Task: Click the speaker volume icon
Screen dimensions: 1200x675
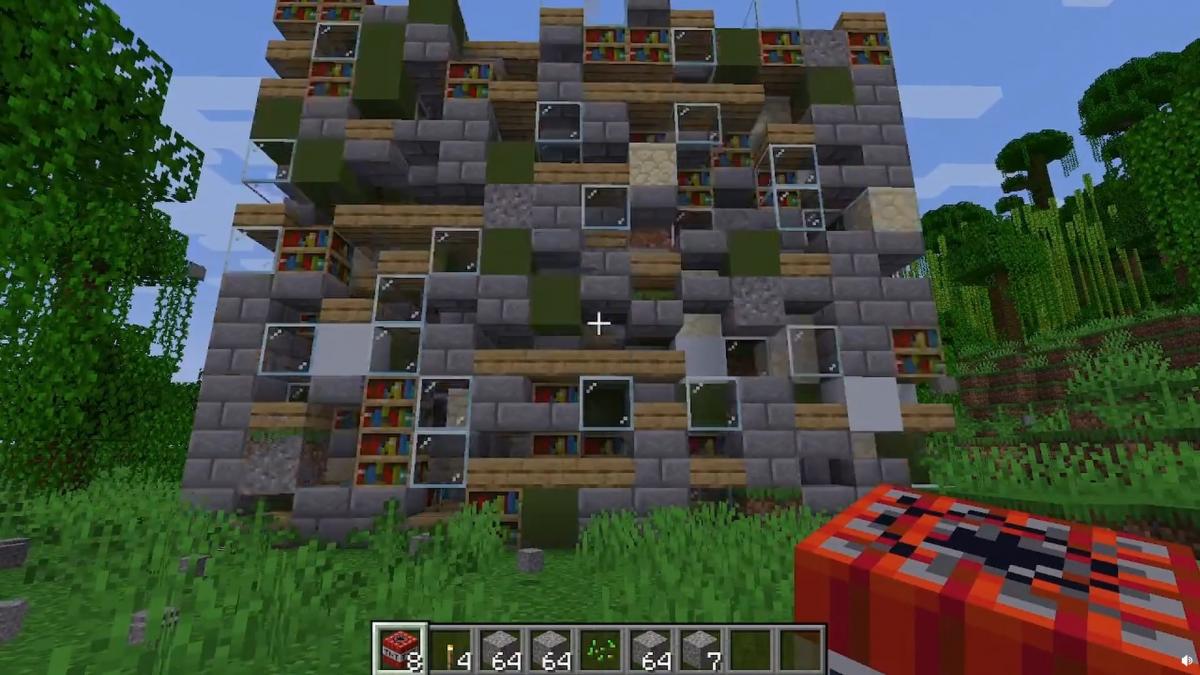Action: click(1186, 661)
